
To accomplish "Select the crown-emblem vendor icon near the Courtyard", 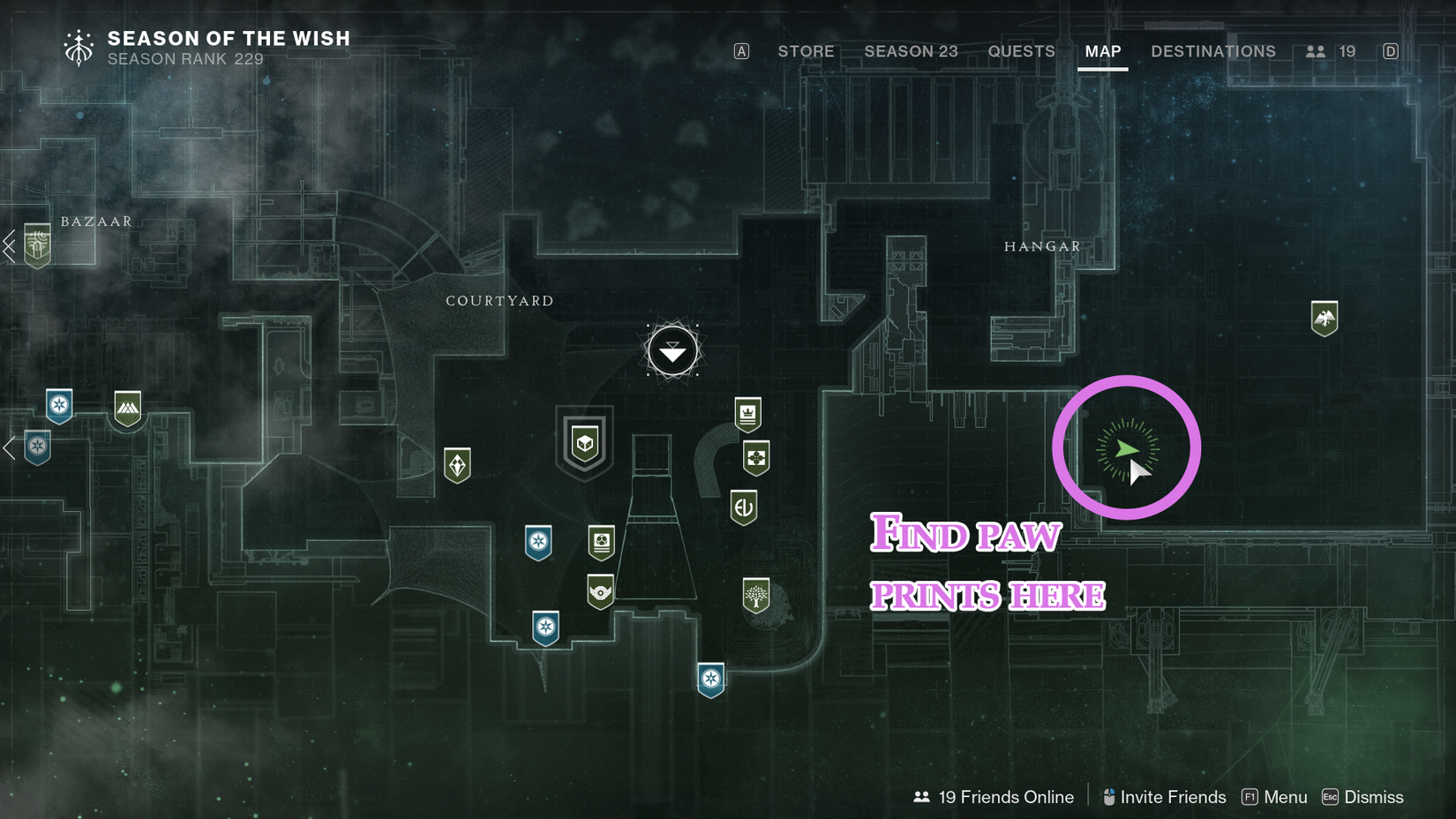I will tap(748, 412).
